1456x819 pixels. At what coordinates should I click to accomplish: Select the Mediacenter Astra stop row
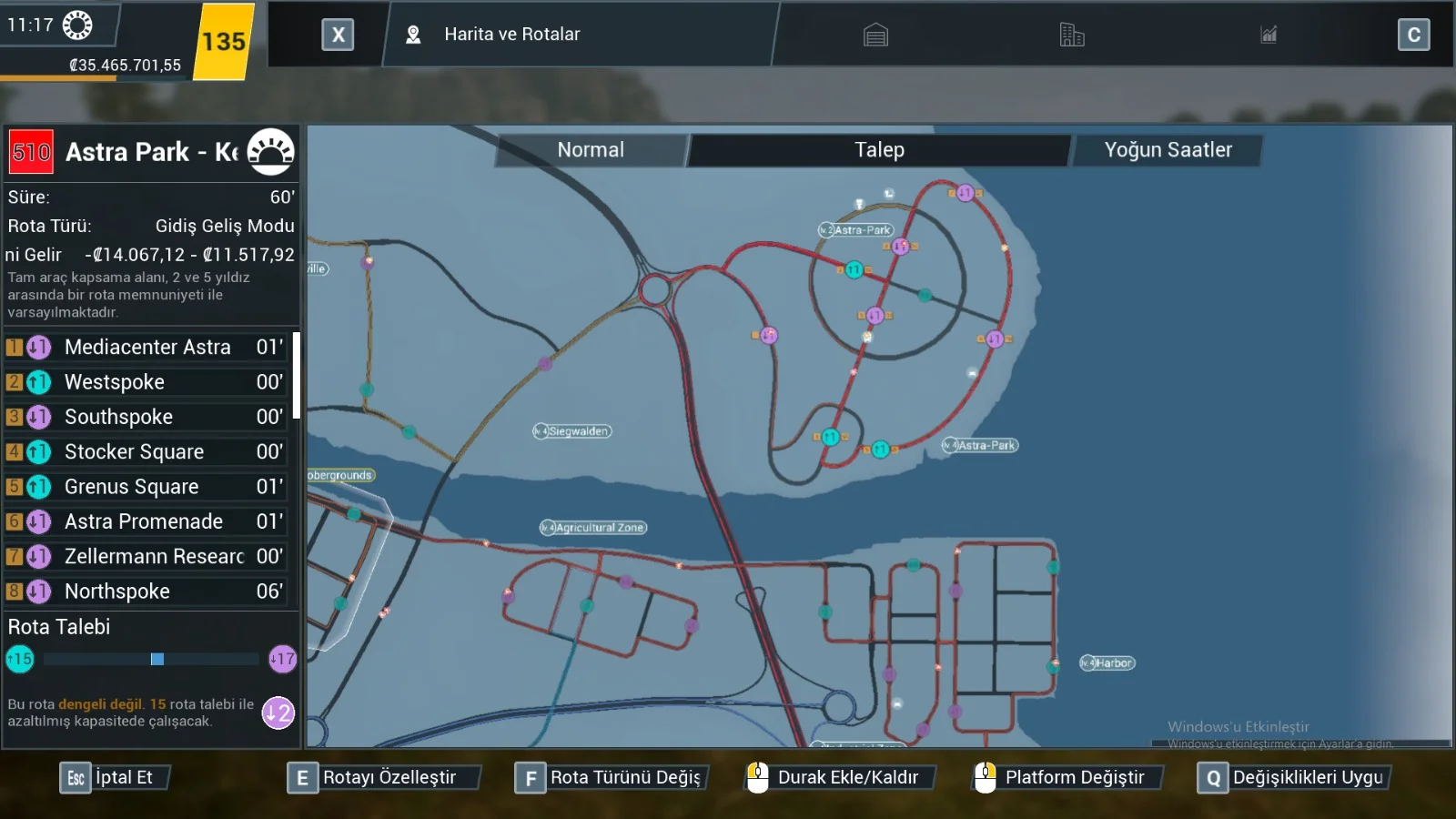click(x=147, y=347)
